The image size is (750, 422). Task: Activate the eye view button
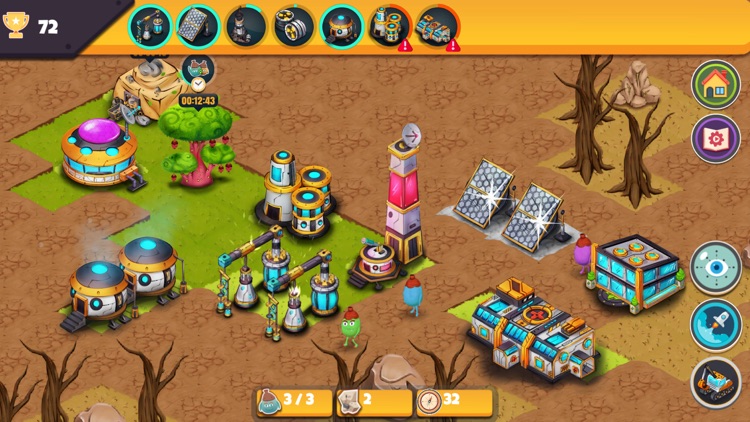(x=716, y=267)
